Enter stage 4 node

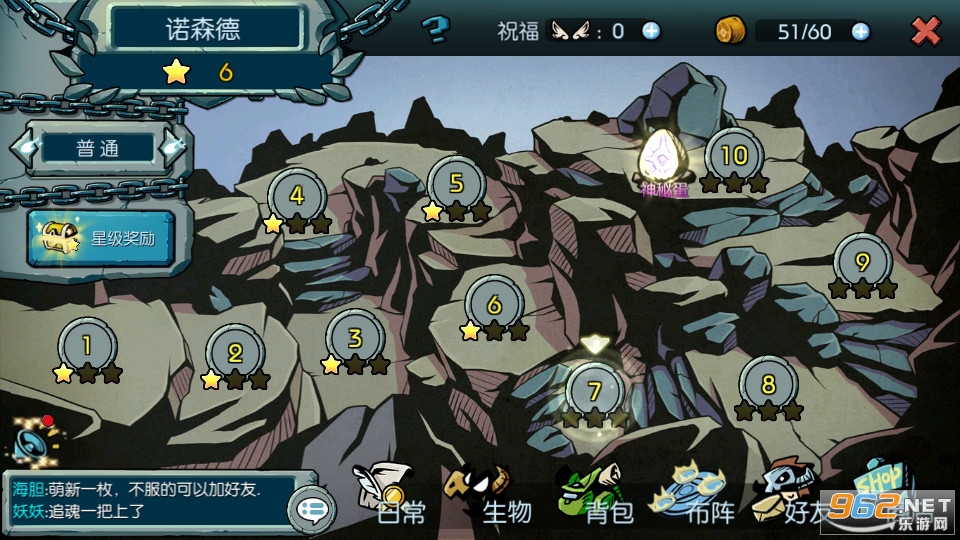click(296, 196)
